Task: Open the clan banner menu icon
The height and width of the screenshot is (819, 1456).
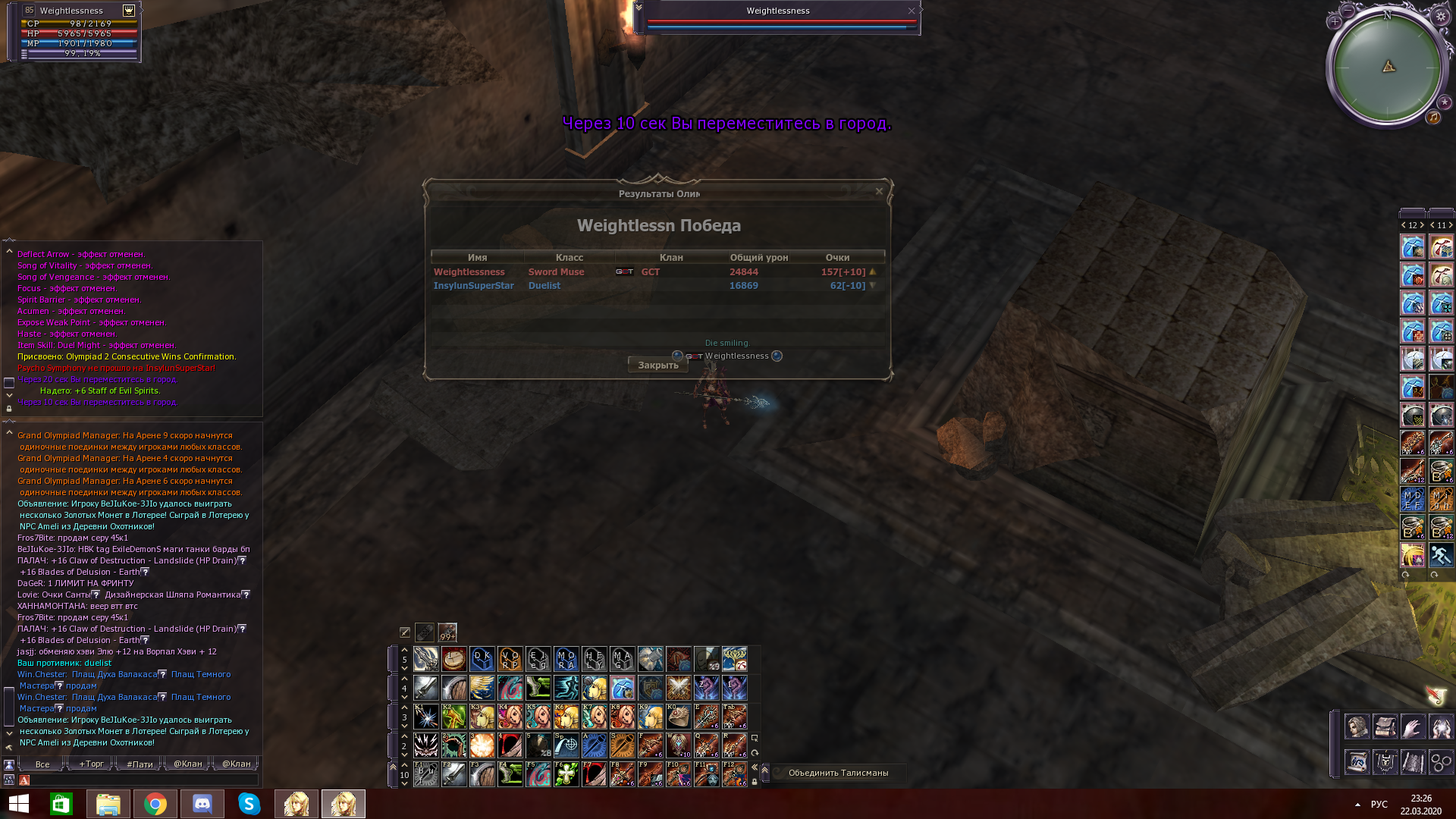Action: click(x=1385, y=762)
